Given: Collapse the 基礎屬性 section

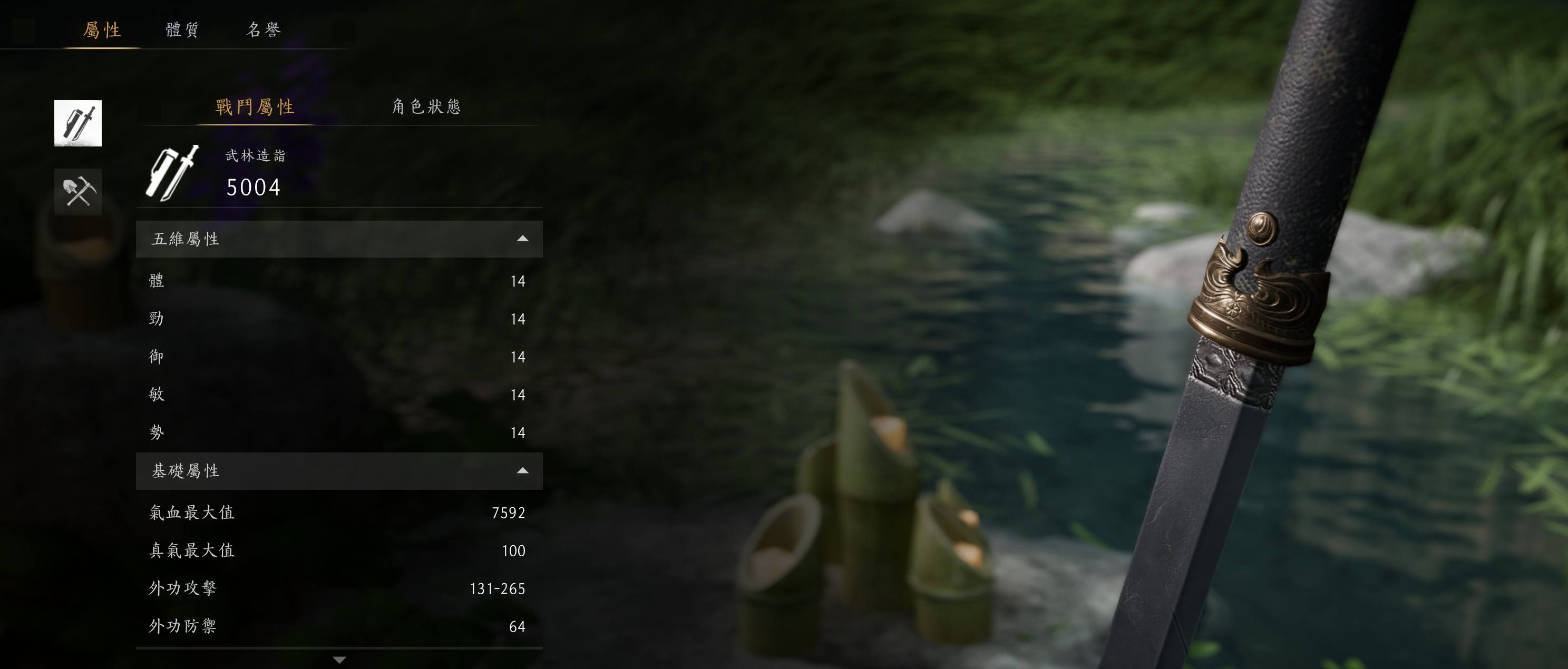Looking at the screenshot, I should (522, 471).
